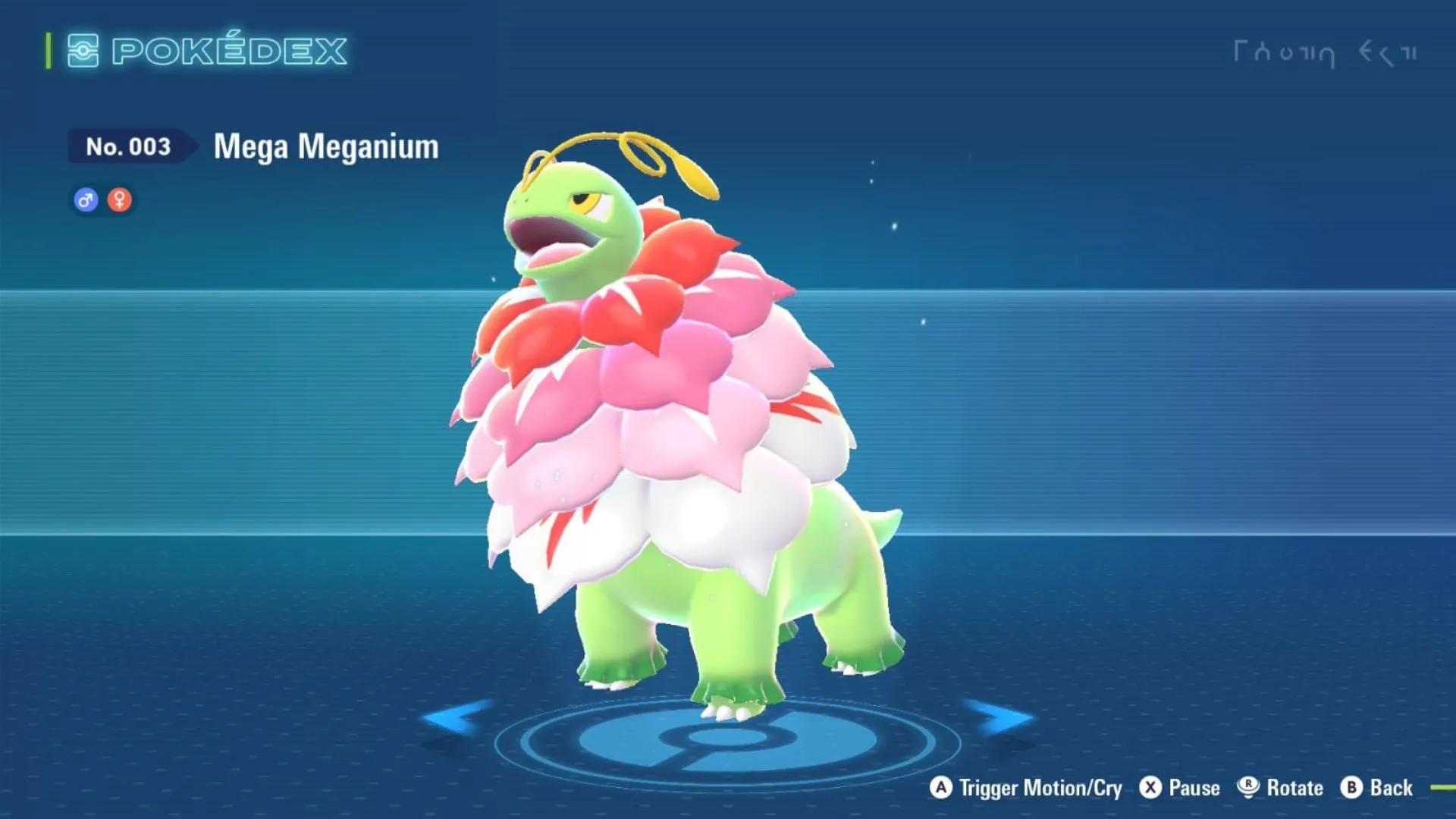Image resolution: width=1456 pixels, height=819 pixels.
Task: Click the green accent bar beside the header
Action: click(47, 52)
